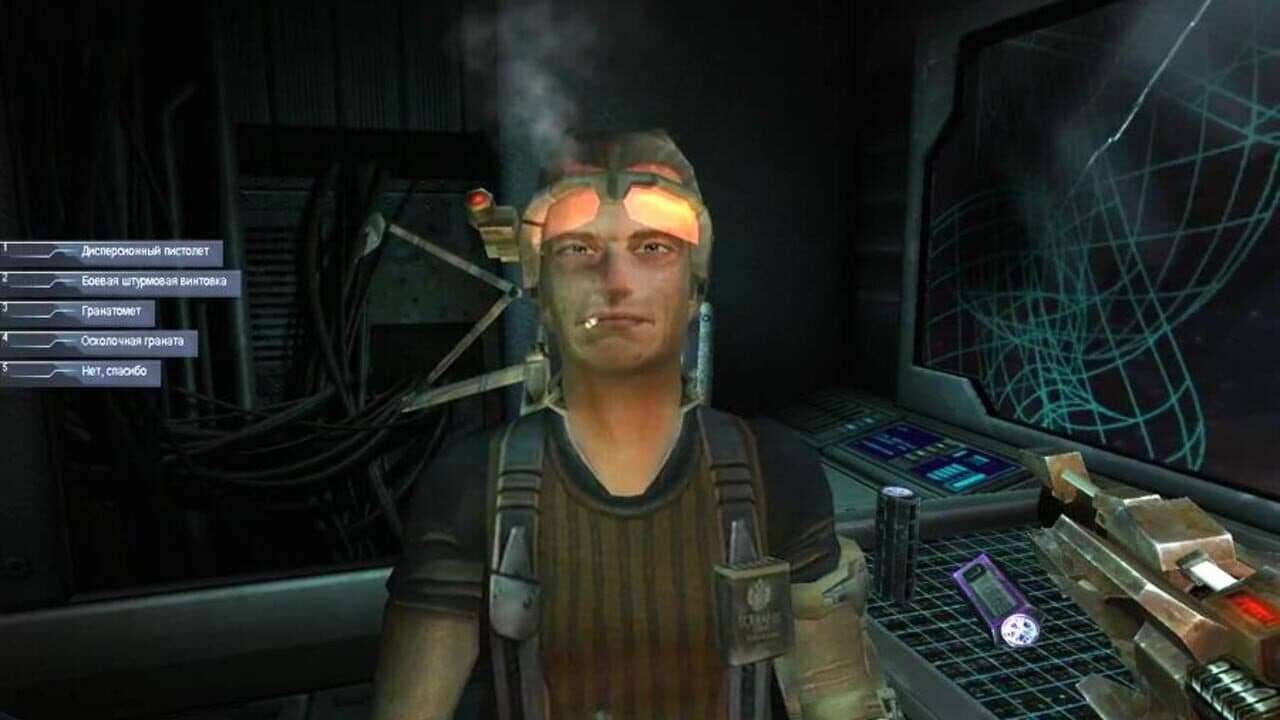Click the round disc beside the purple device
The width and height of the screenshot is (1280, 720).
pyautogui.click(x=1022, y=631)
